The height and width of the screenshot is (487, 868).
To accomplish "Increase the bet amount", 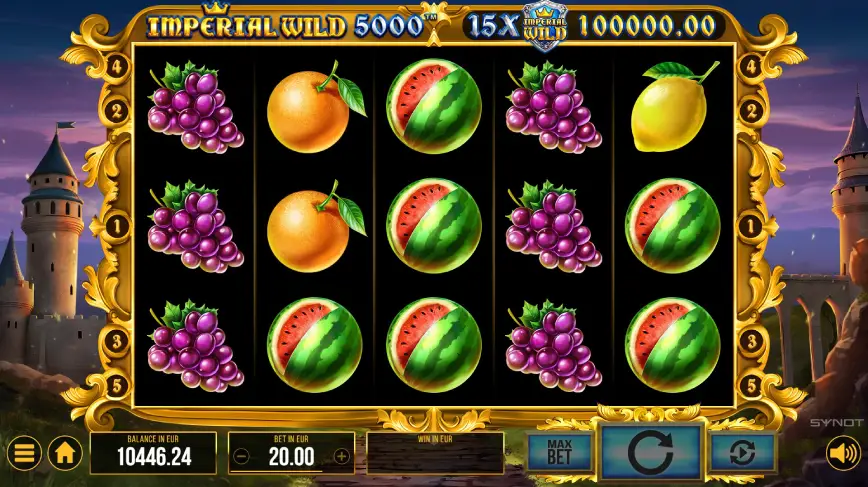I will (x=342, y=457).
